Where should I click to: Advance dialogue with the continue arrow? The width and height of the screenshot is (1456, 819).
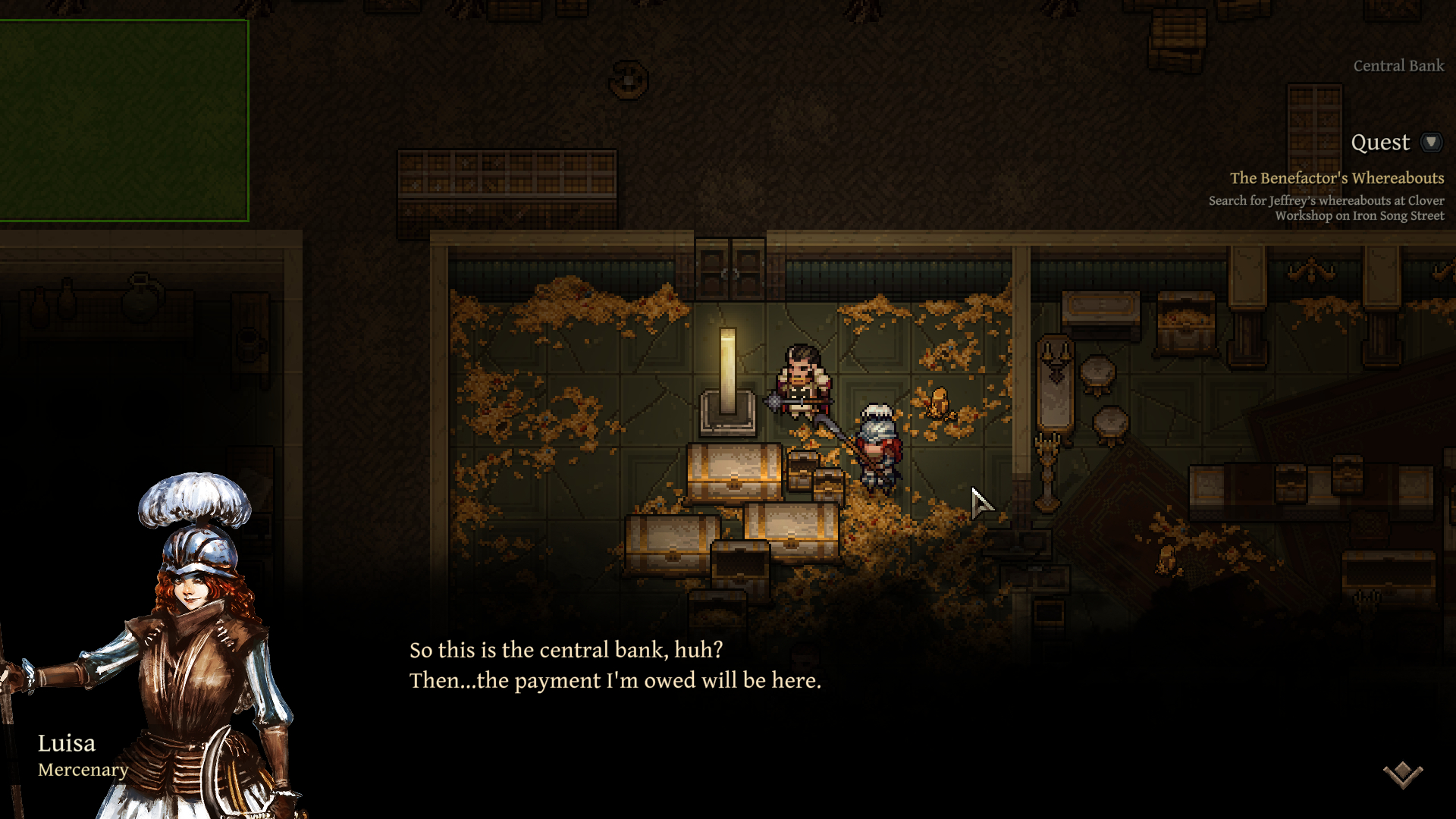point(1402,774)
